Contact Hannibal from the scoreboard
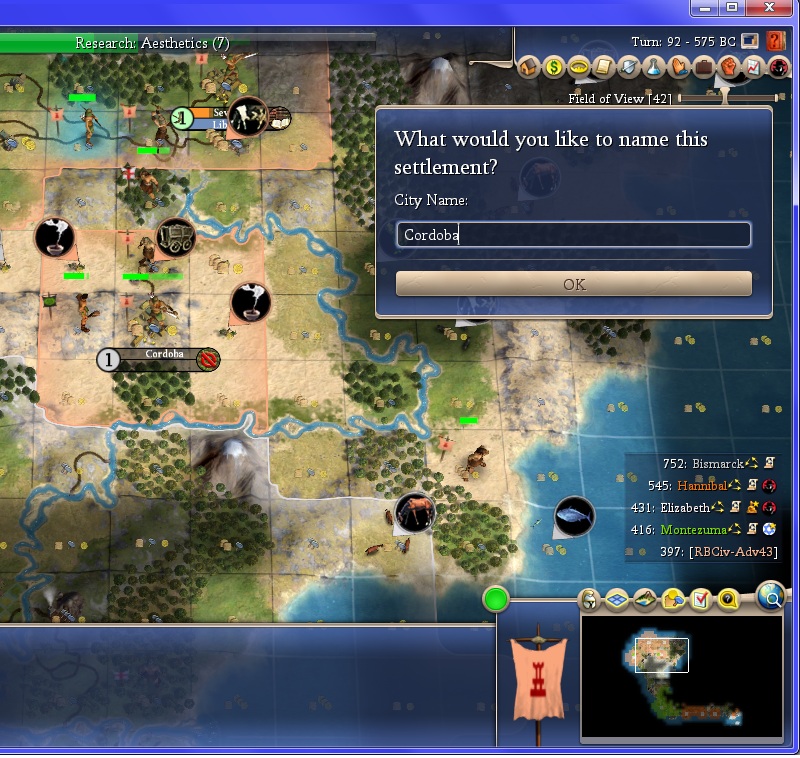This screenshot has height=758, width=800. pos(700,486)
